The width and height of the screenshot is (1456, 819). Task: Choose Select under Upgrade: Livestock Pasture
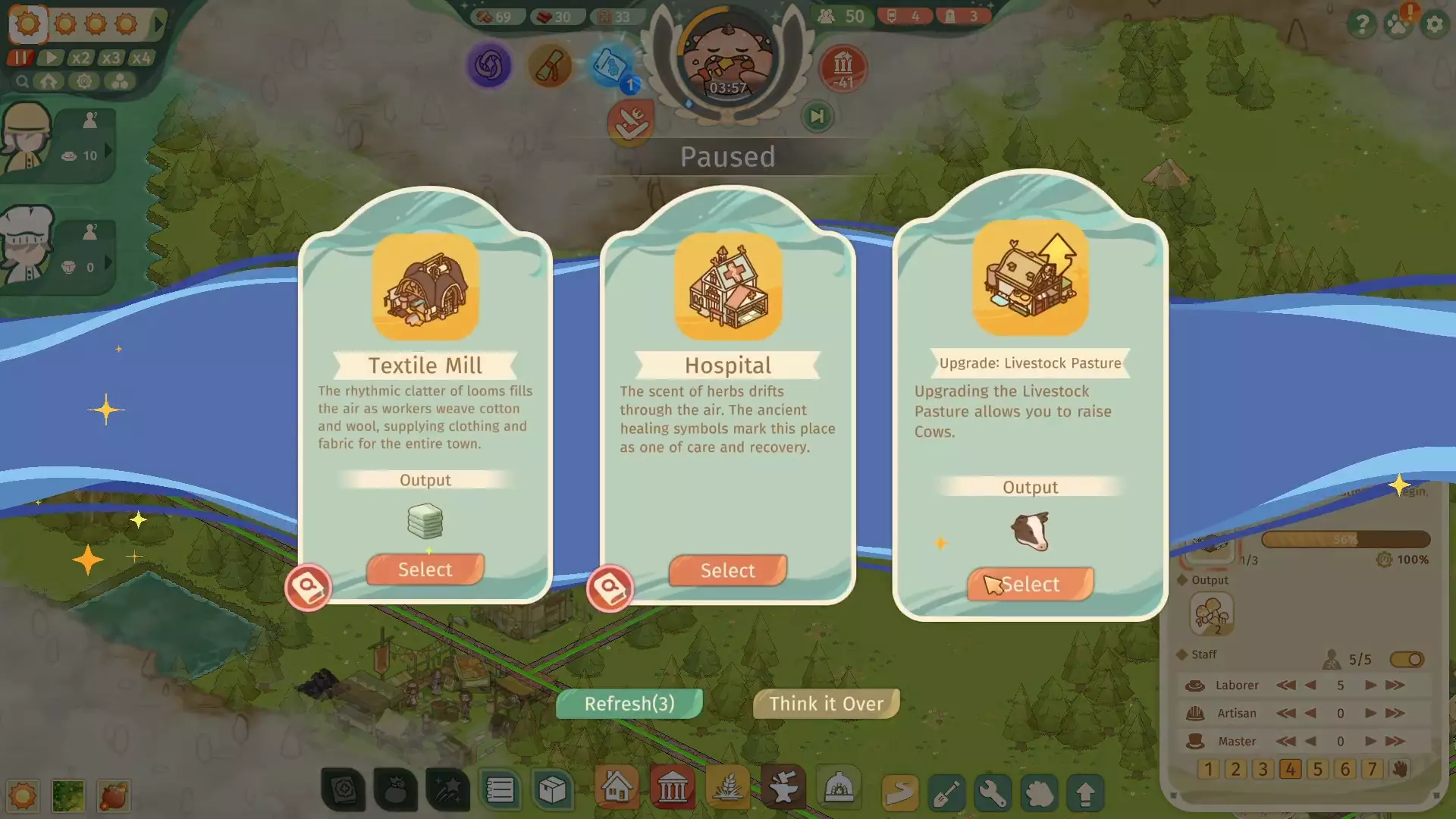click(1030, 584)
